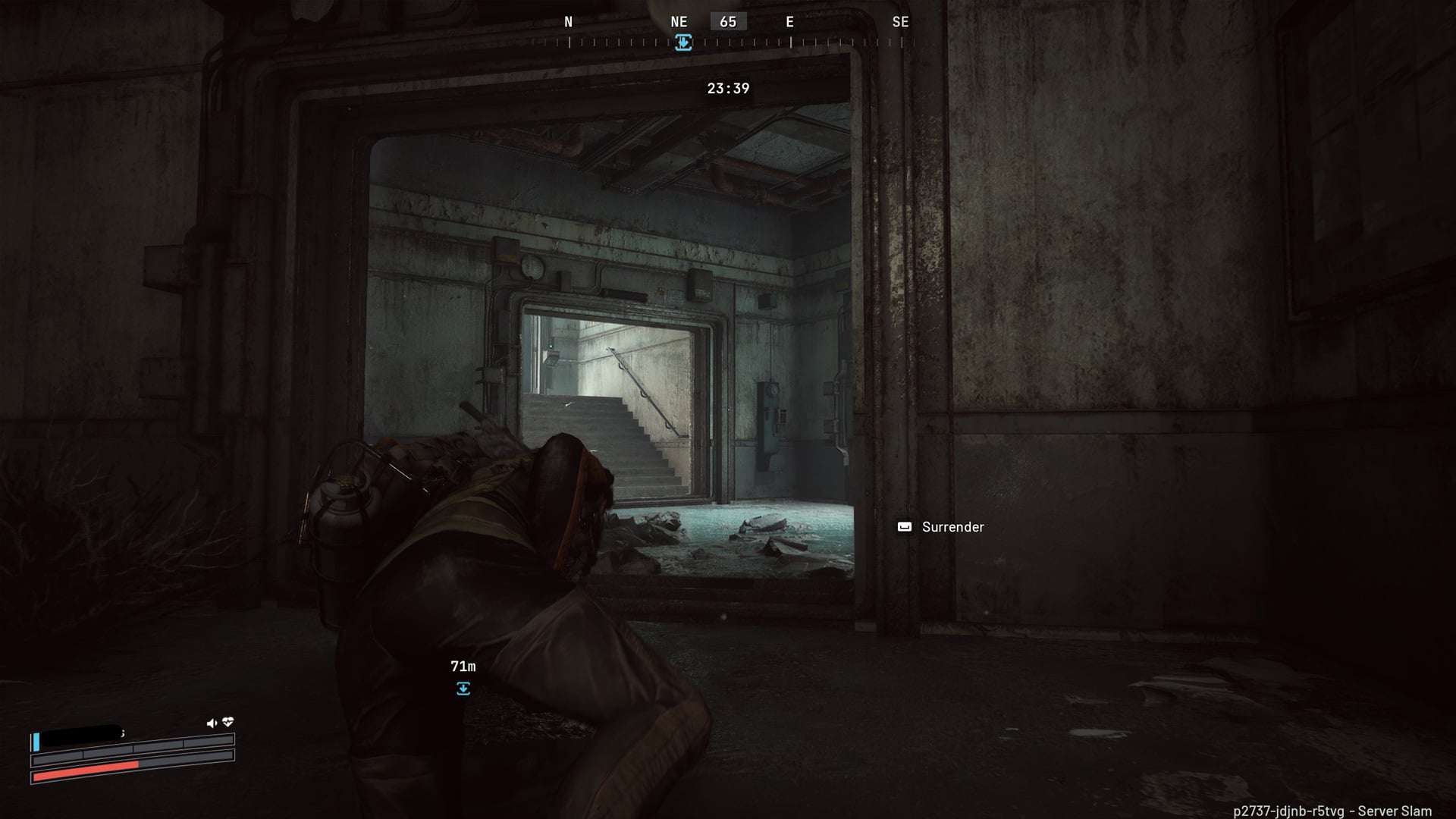Select the match timer showing 23:39
The height and width of the screenshot is (819, 1456).
(x=726, y=89)
